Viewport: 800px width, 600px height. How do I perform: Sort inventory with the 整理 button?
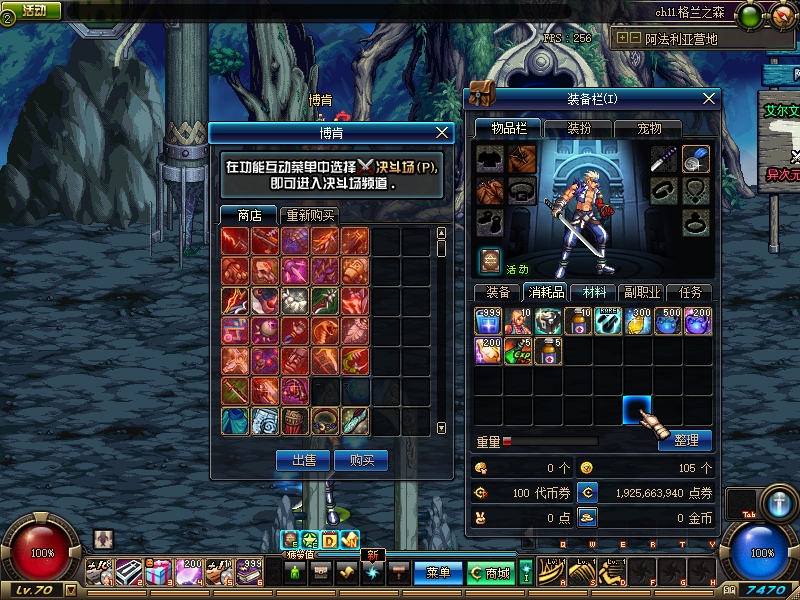pyautogui.click(x=685, y=440)
